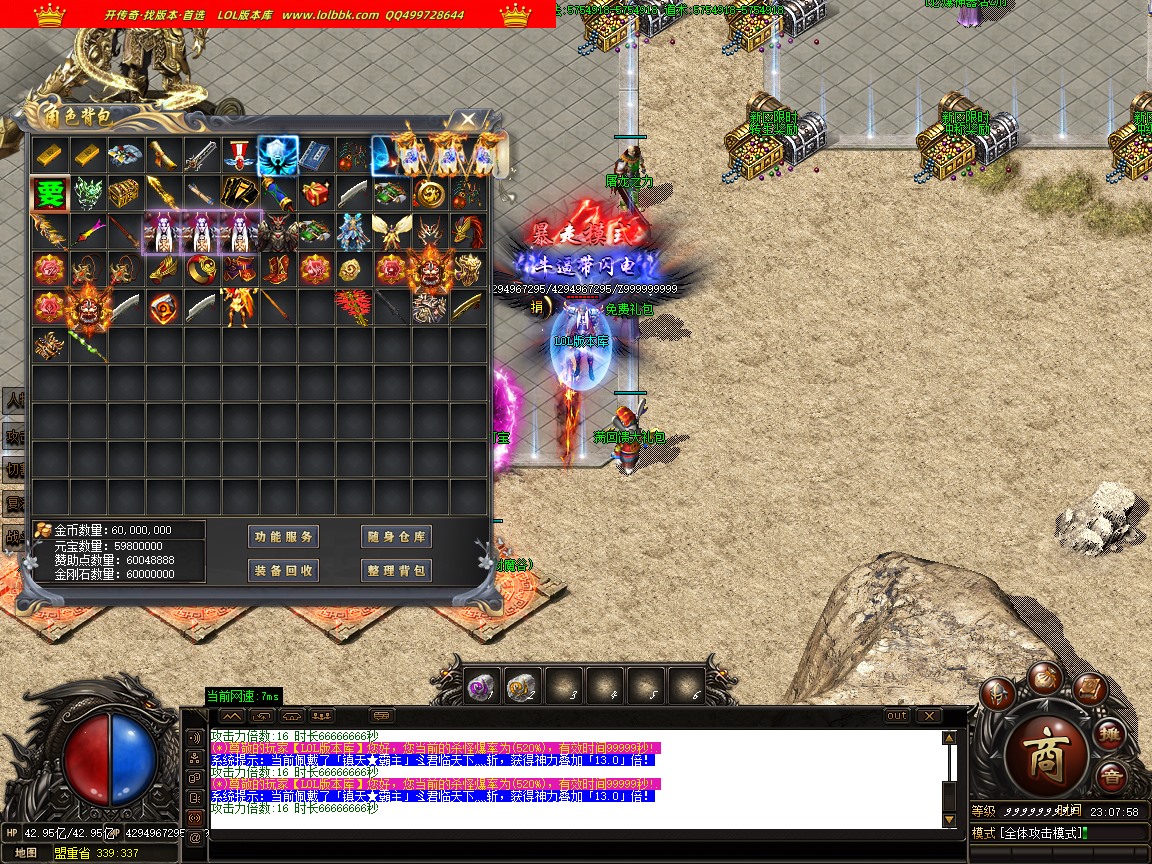Select the green 要 character item
This screenshot has width=1152, height=864.
[x=49, y=193]
